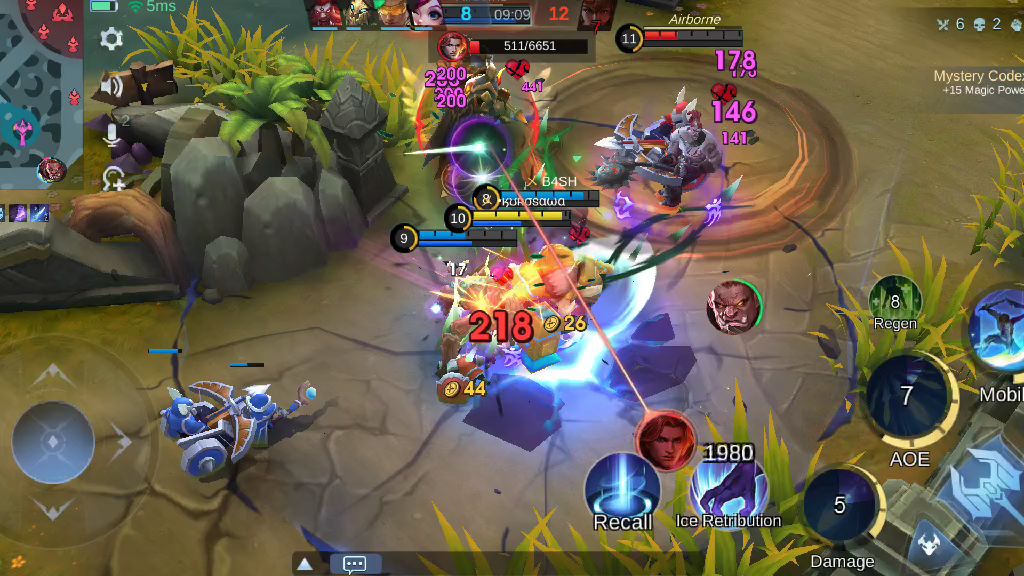The width and height of the screenshot is (1024, 576).
Task: Tap the headset with plus icon
Action: (114, 179)
